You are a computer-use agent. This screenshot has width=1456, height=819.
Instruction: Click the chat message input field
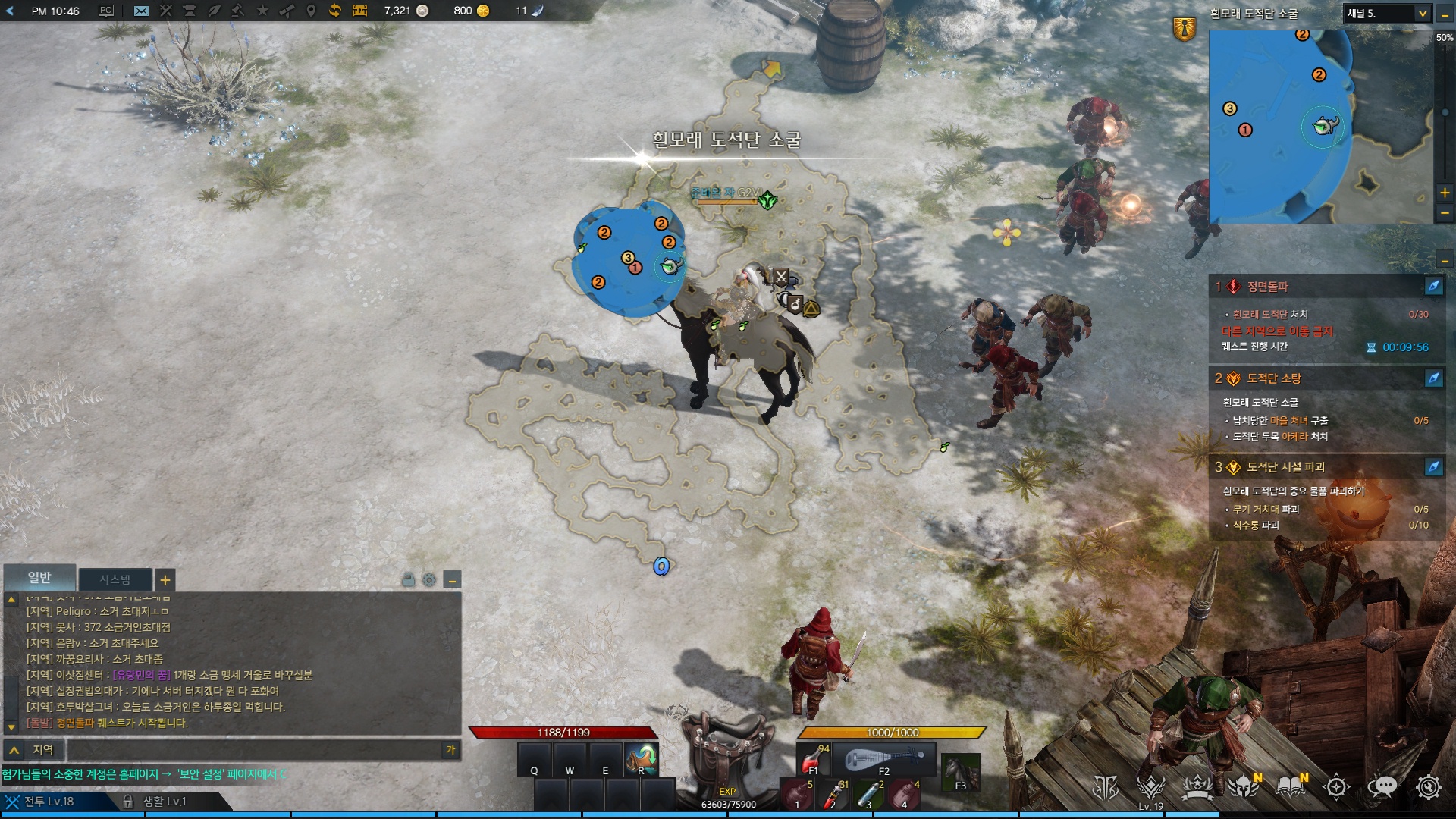point(254,750)
